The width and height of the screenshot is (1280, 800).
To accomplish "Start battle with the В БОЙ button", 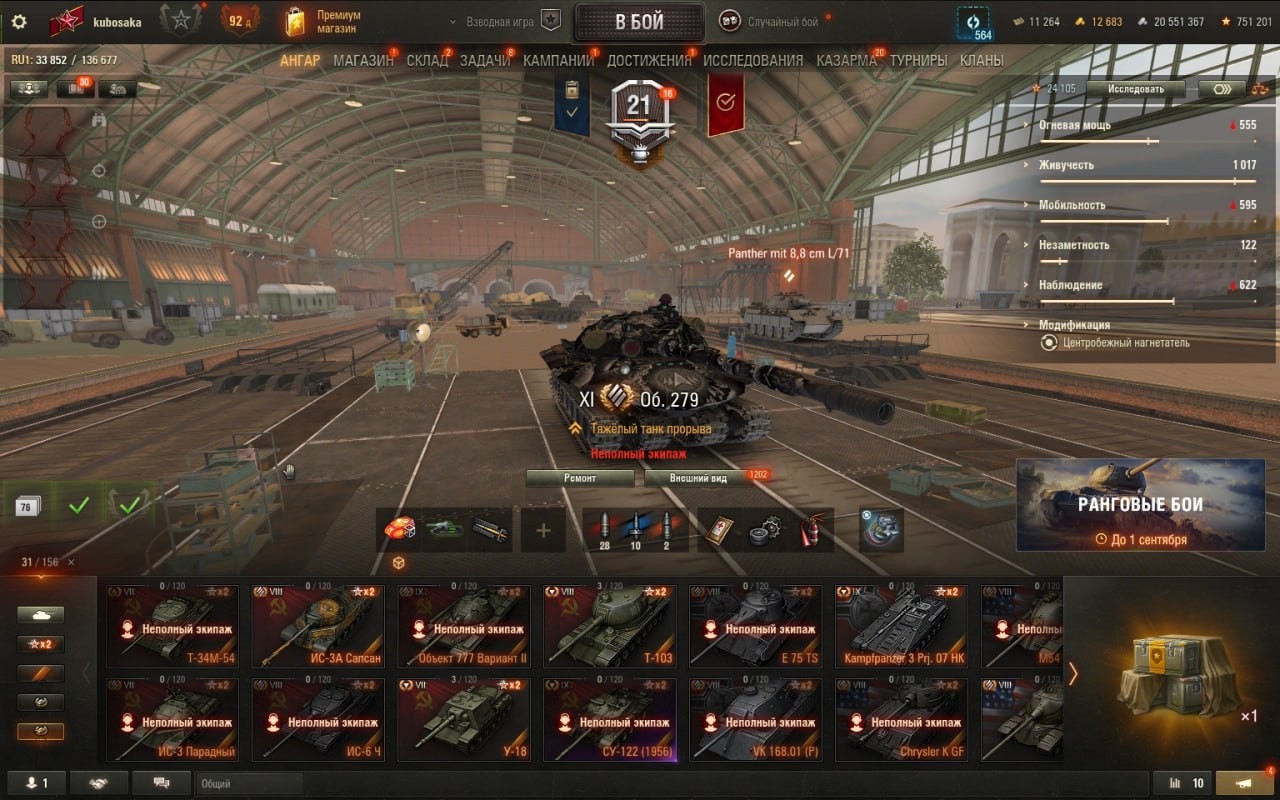I will point(638,22).
